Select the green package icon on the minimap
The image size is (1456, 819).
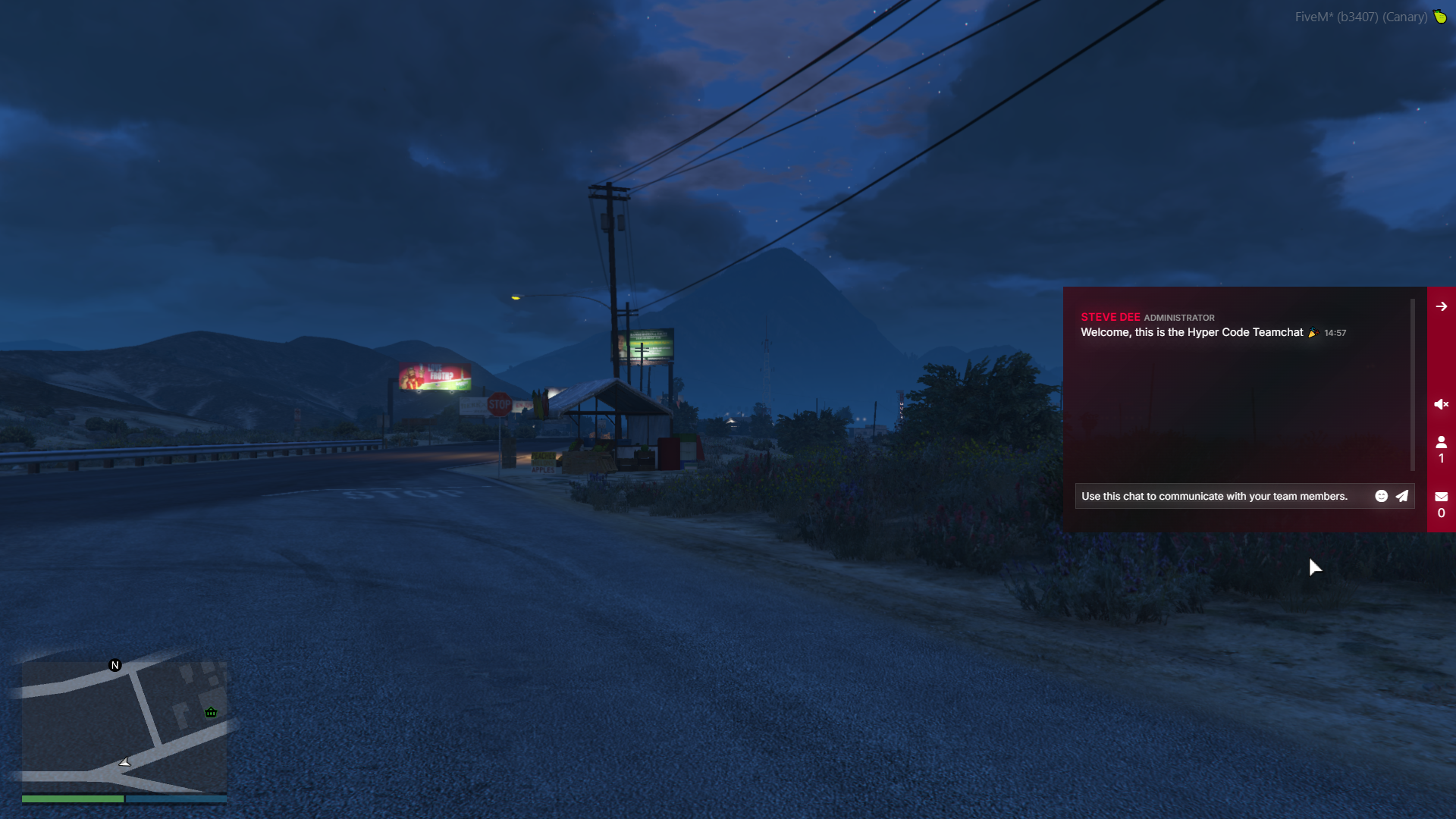click(x=211, y=712)
